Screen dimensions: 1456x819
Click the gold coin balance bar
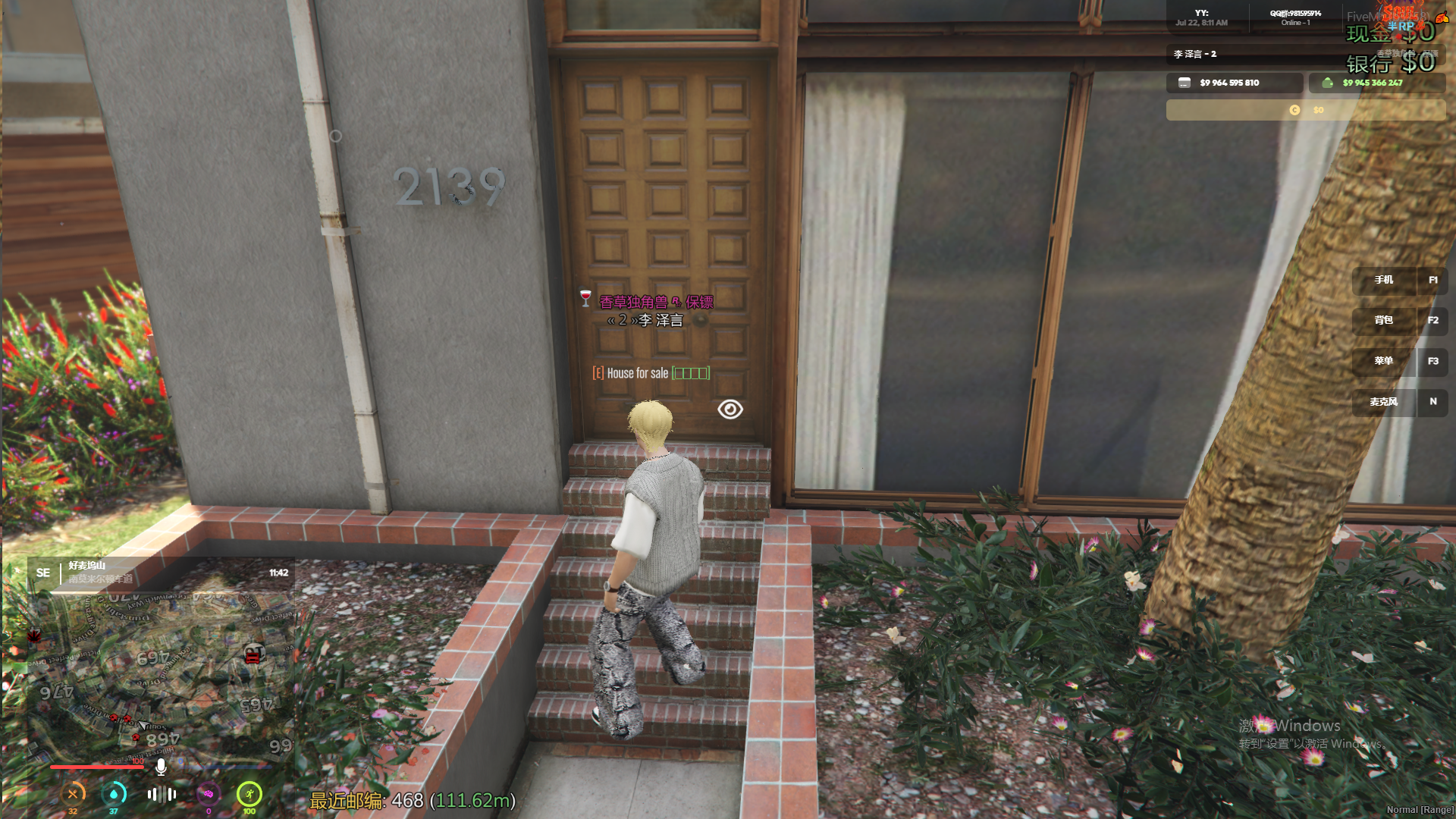pyautogui.click(x=1305, y=110)
